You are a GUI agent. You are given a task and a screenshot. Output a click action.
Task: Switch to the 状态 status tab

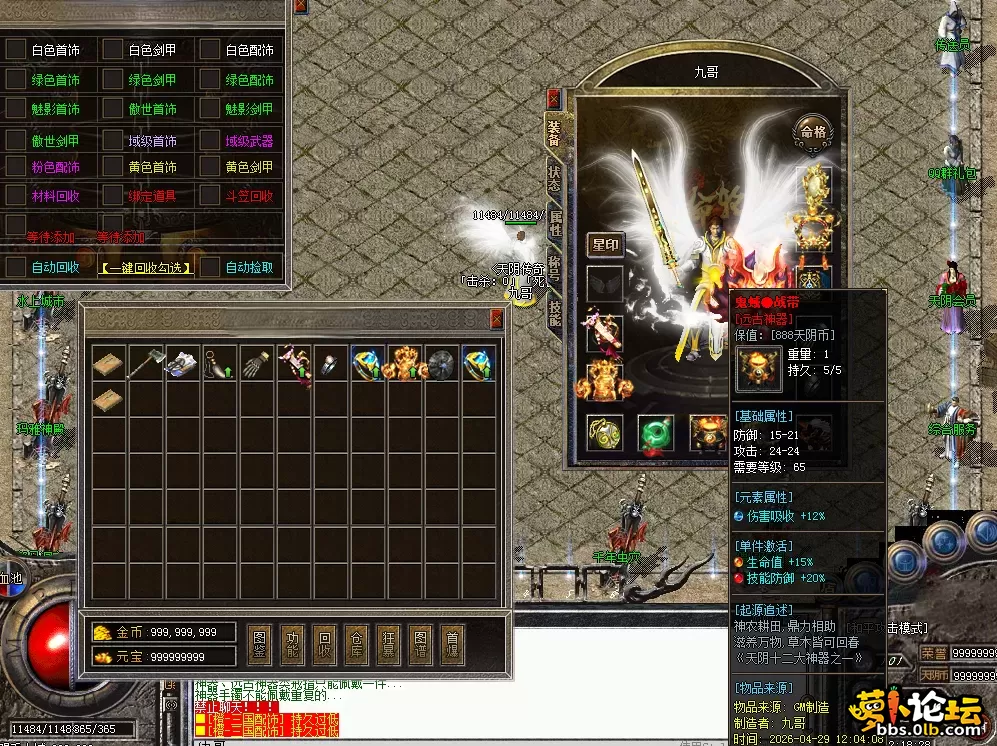[x=555, y=178]
